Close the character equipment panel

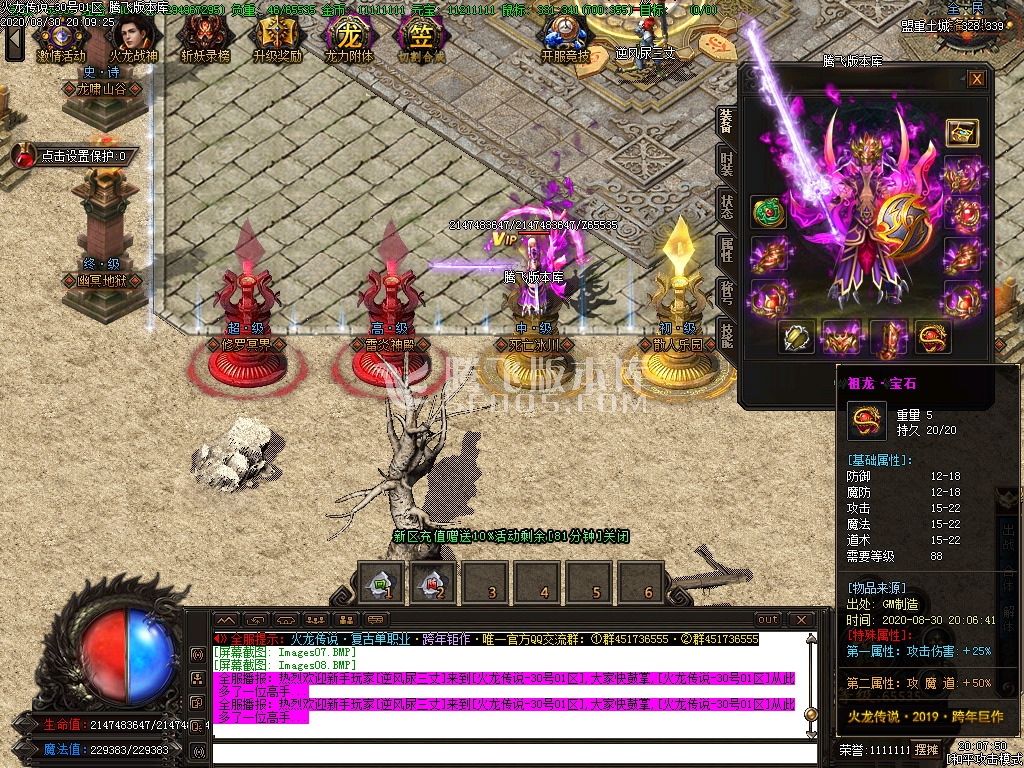977,79
